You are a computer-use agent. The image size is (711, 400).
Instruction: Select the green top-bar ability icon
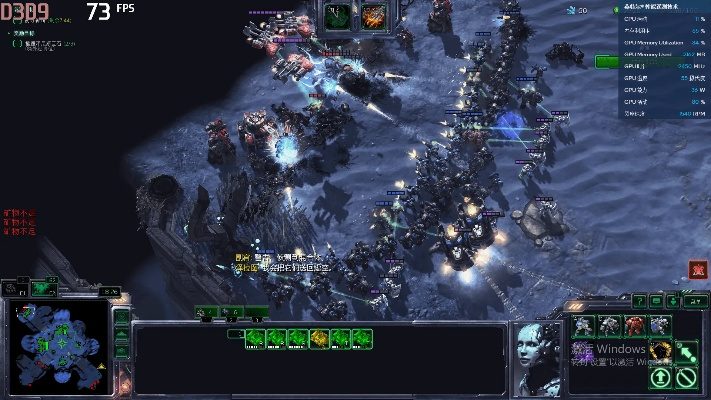coord(337,15)
